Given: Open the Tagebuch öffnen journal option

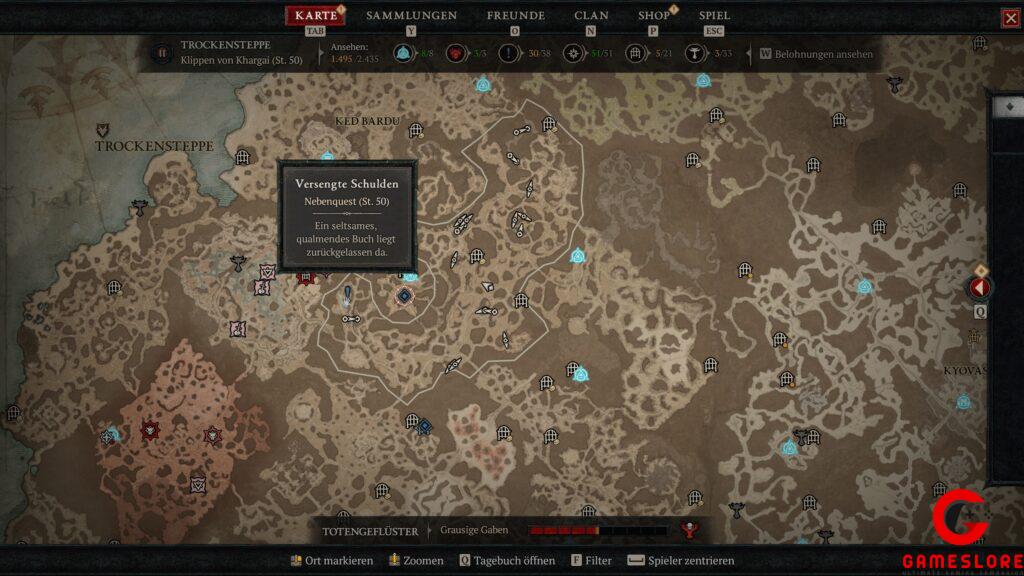Looking at the screenshot, I should point(506,561).
